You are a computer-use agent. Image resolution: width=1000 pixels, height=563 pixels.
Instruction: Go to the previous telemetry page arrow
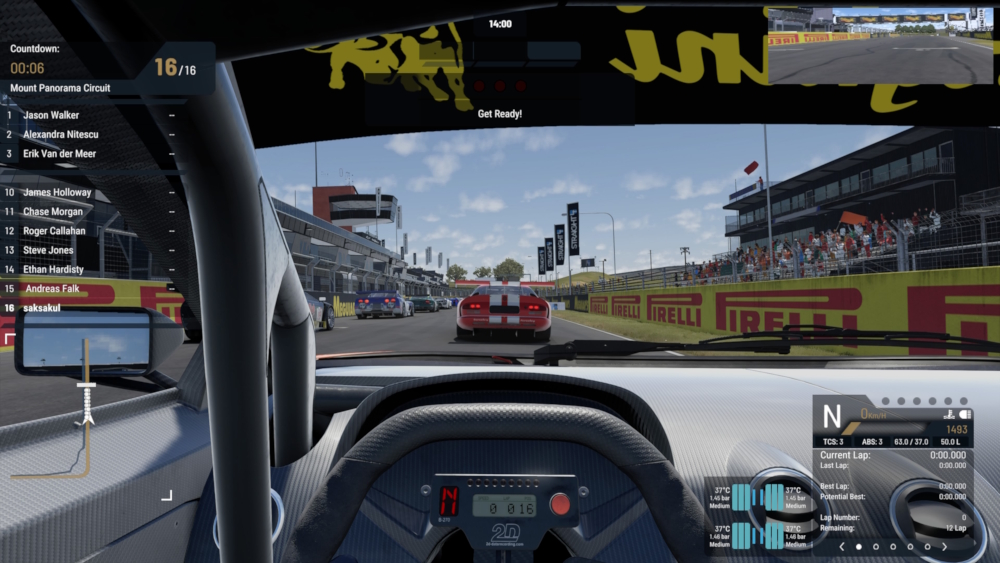click(842, 547)
